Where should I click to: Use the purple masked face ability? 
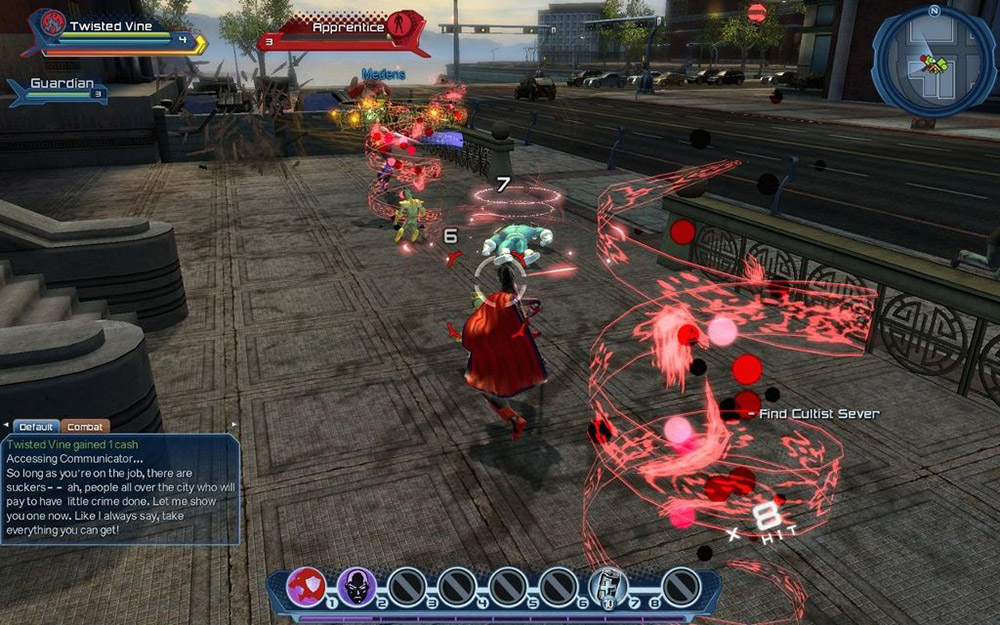pos(356,586)
